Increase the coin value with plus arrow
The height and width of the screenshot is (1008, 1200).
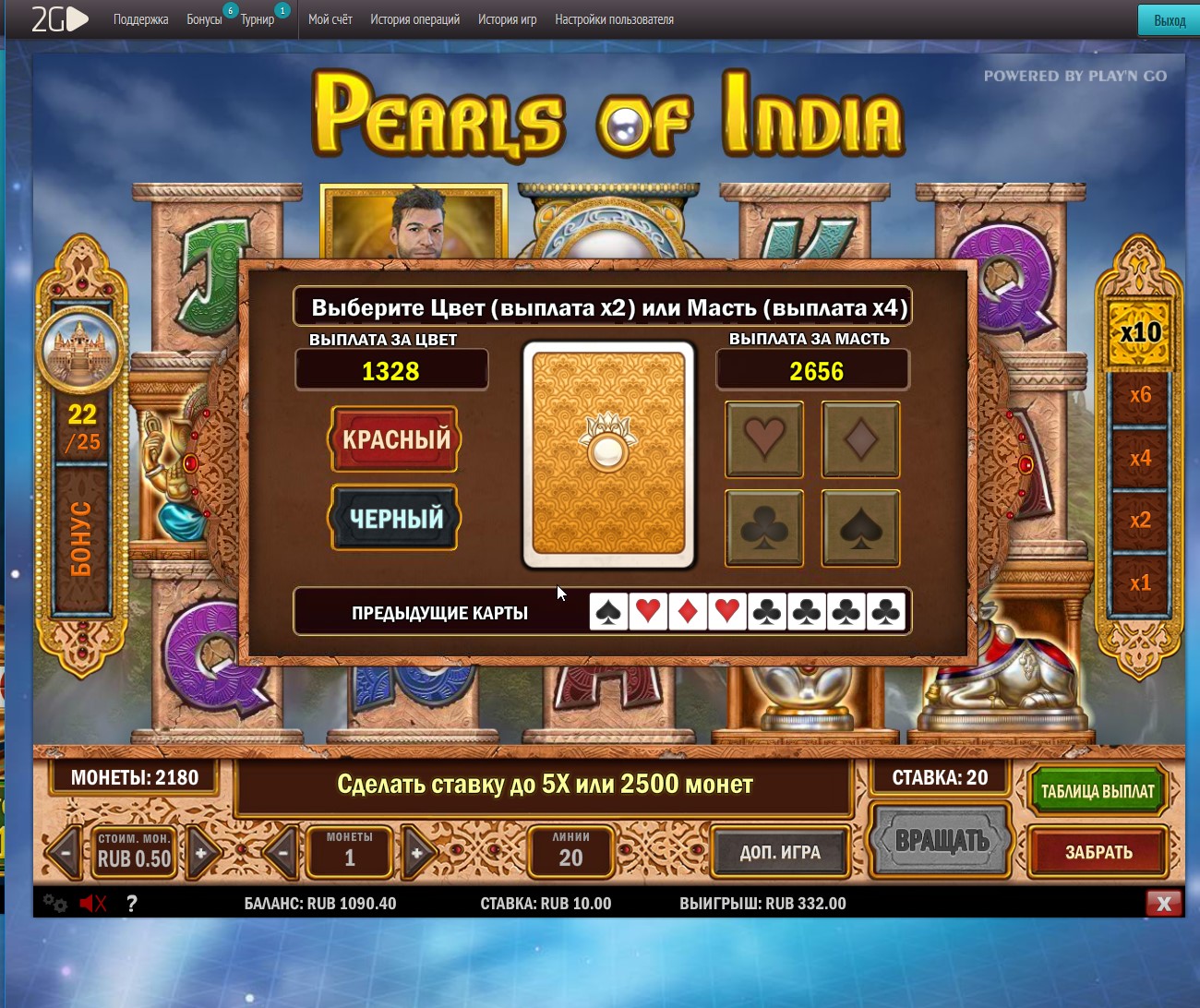[201, 853]
